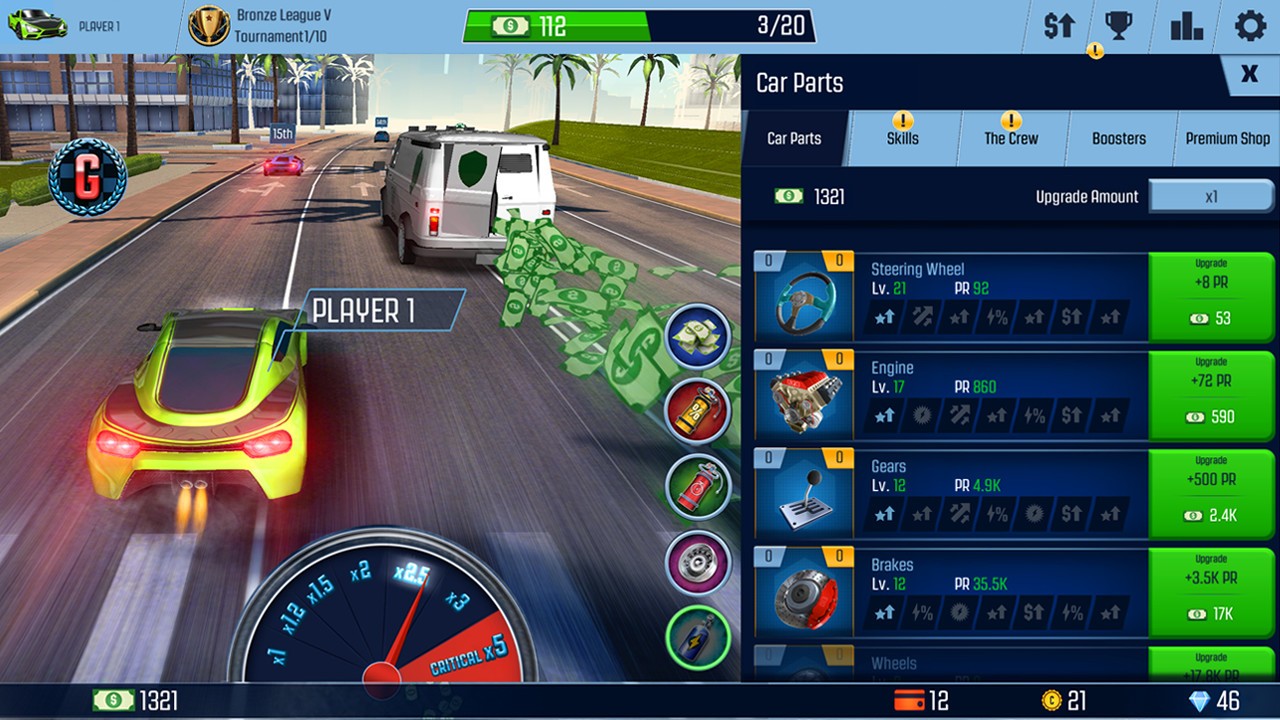Close the Car Parts panel
The height and width of the screenshot is (720, 1280).
pos(1248,74)
